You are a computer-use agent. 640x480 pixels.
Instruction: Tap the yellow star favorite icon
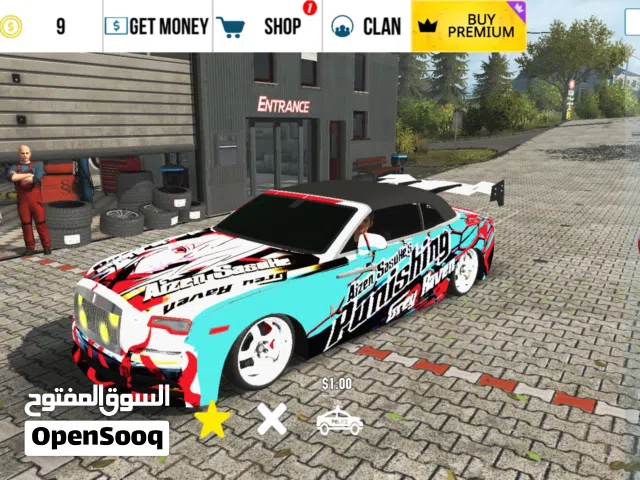211,420
